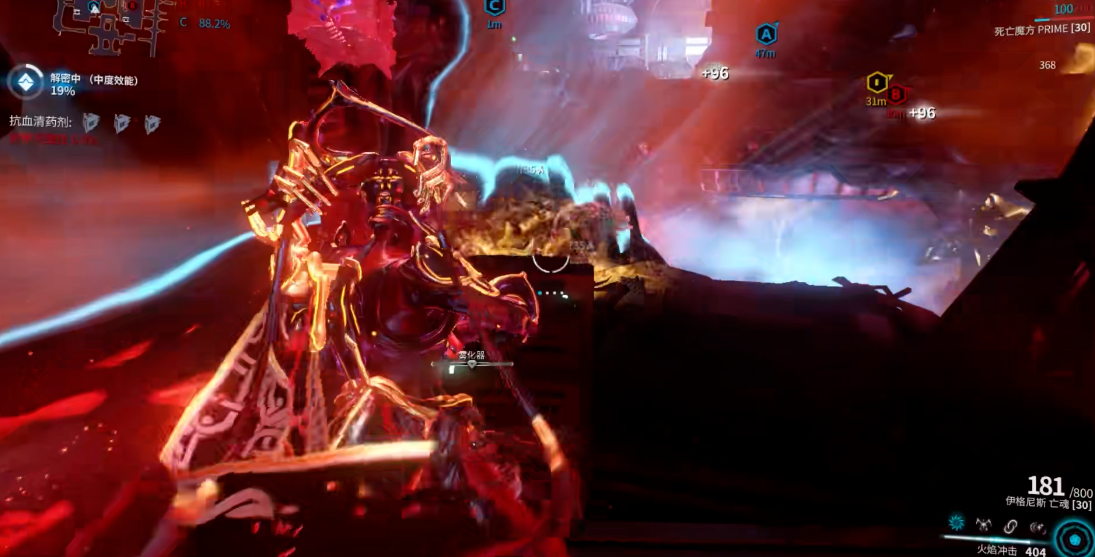This screenshot has height=557, width=1095.
Task: Select the blue A objective waypoint marker
Action: [x=766, y=35]
